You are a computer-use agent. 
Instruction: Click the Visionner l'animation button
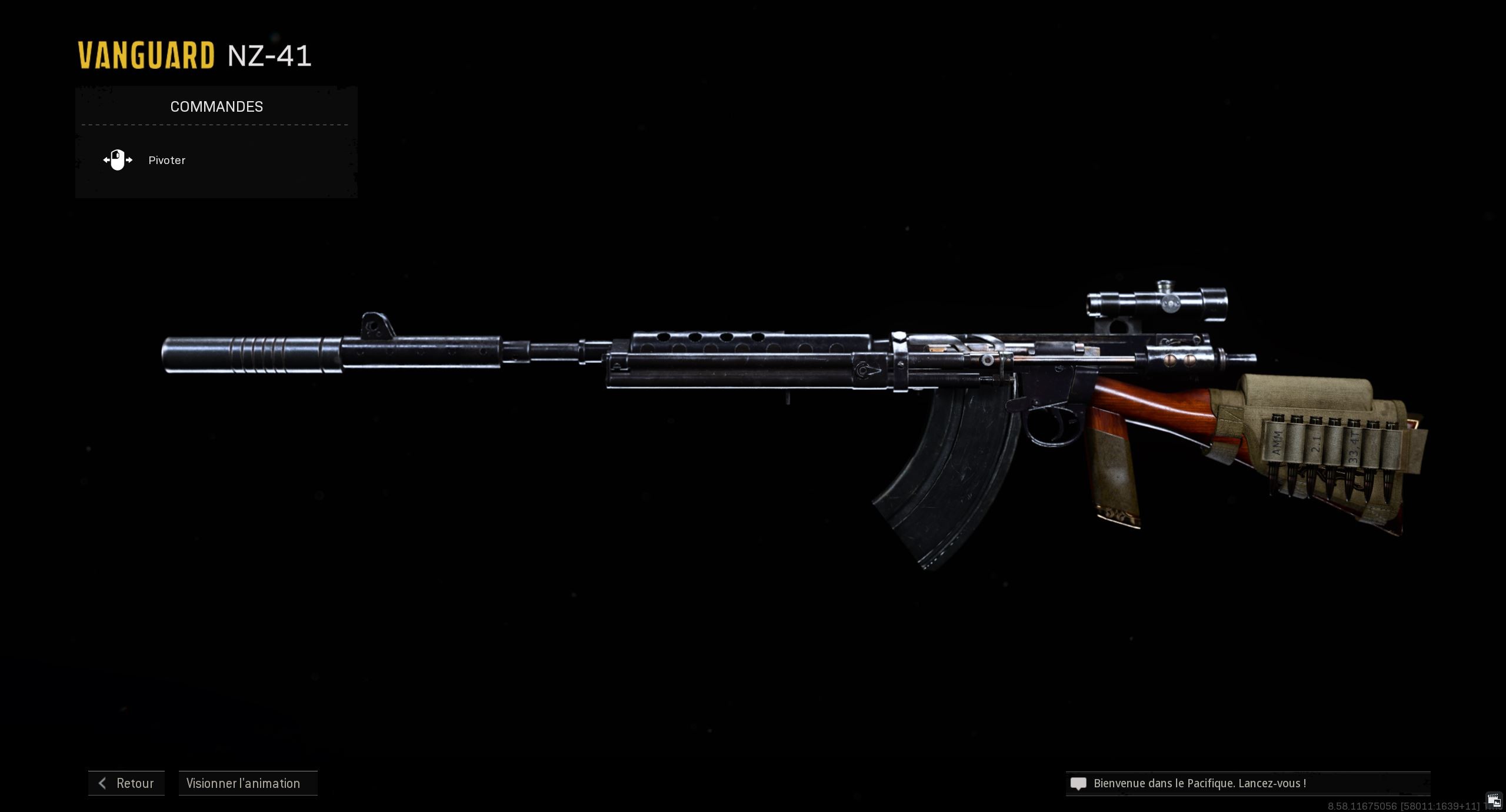pyautogui.click(x=248, y=783)
